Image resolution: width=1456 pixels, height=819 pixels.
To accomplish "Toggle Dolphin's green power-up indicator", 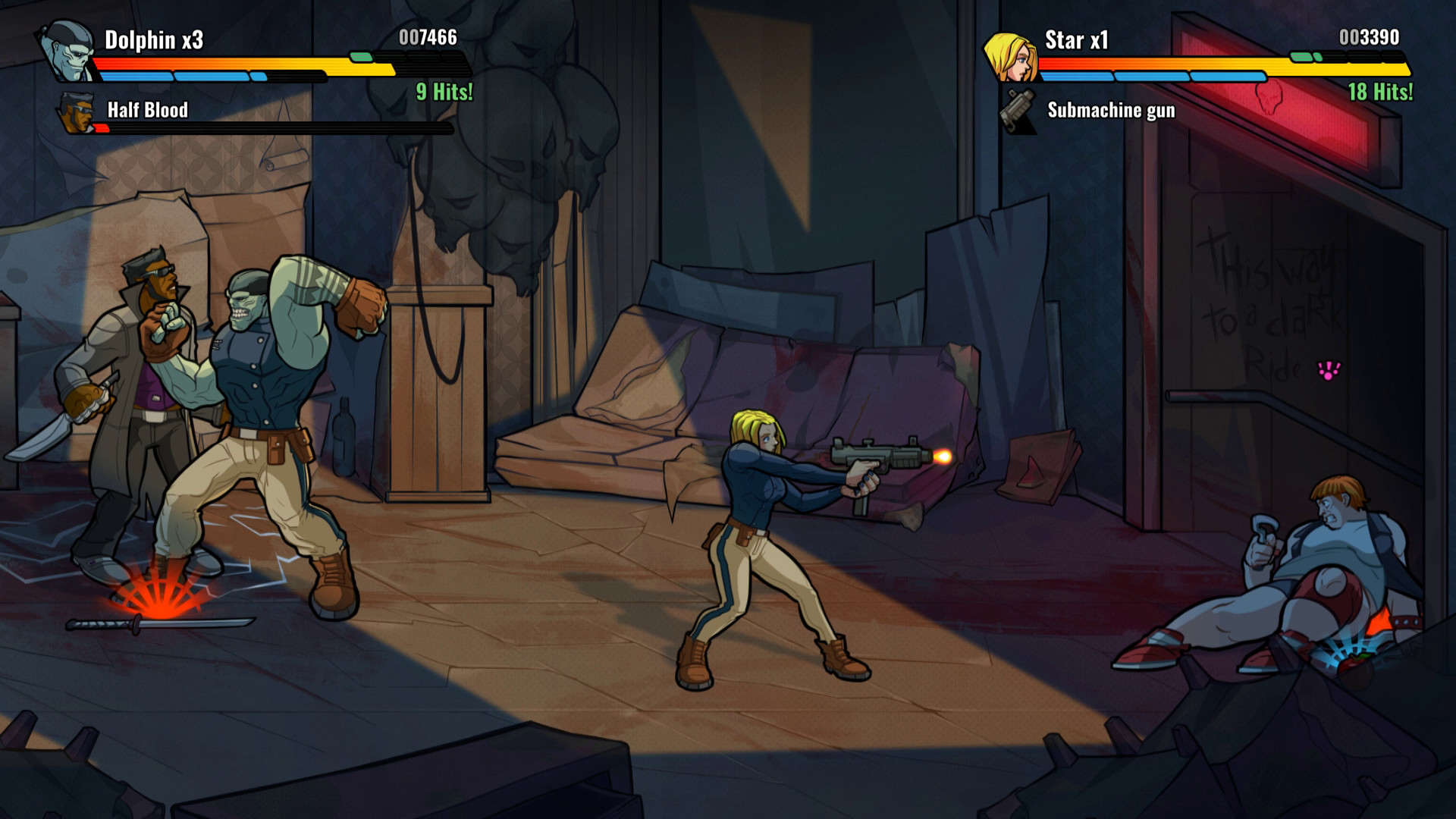I will click(362, 55).
